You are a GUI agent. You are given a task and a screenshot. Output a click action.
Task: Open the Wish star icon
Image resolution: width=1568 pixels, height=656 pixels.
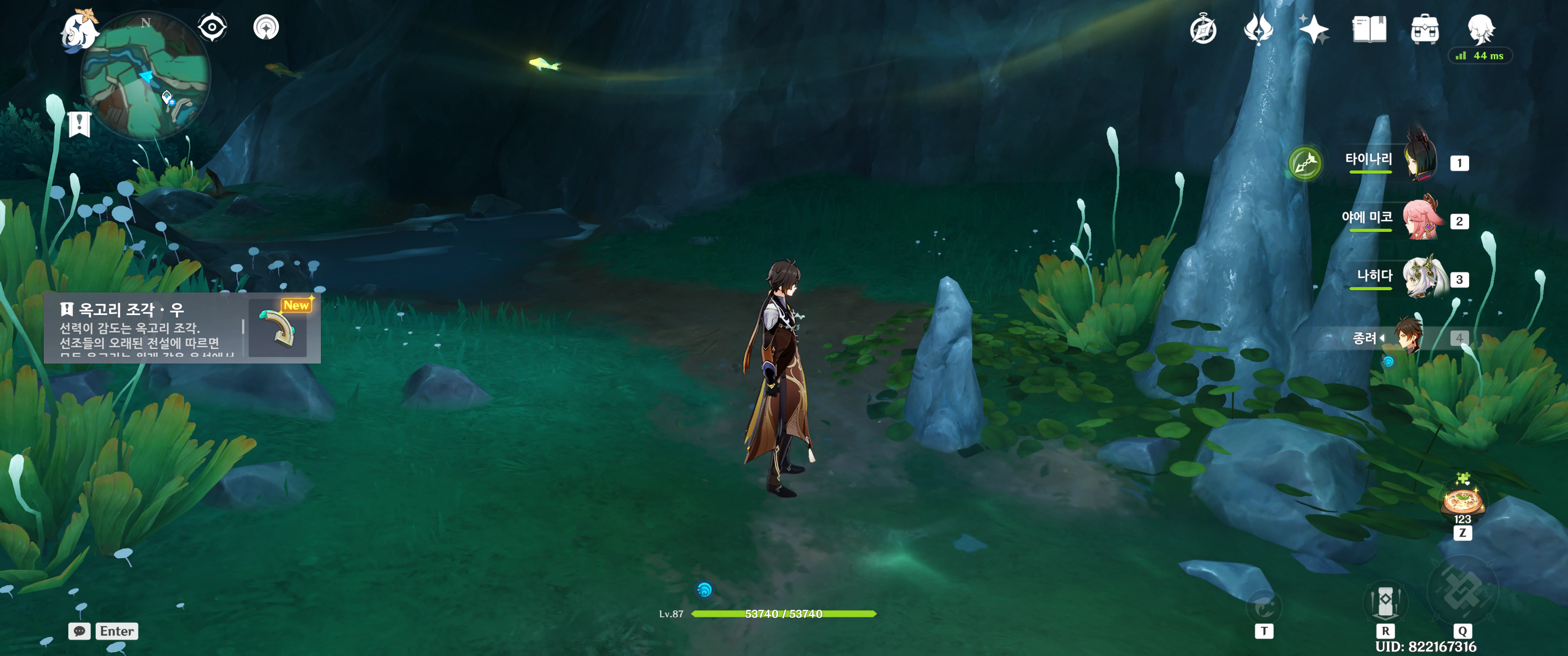[1313, 29]
